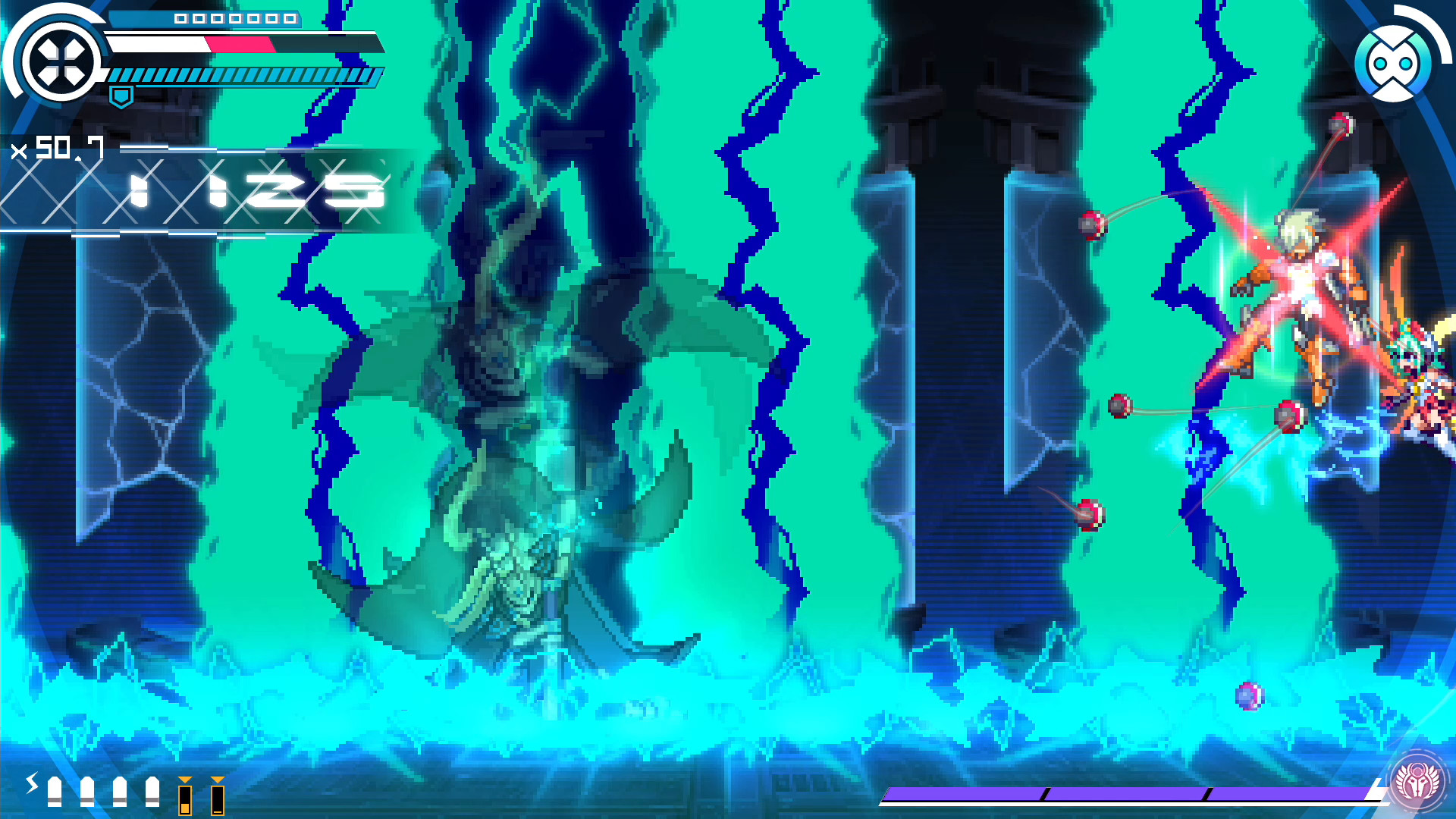The width and height of the screenshot is (1456, 819).
Task: Select the first white bullet ammo icon
Action: click(x=55, y=791)
